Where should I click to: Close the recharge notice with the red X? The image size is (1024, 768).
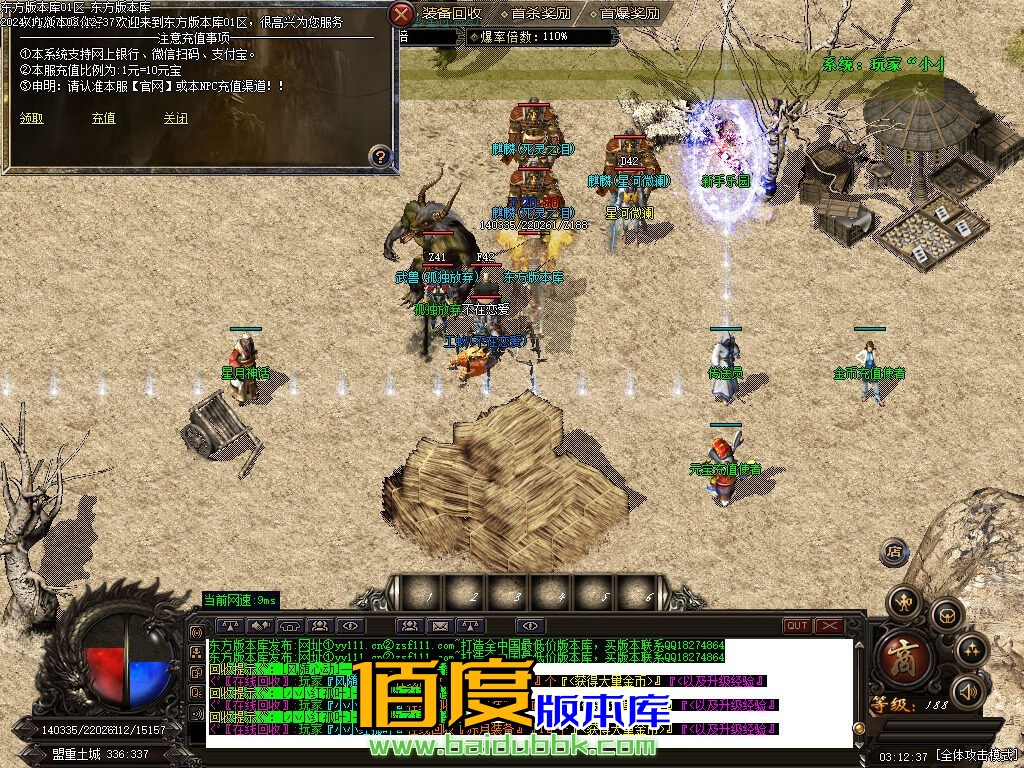tap(401, 14)
